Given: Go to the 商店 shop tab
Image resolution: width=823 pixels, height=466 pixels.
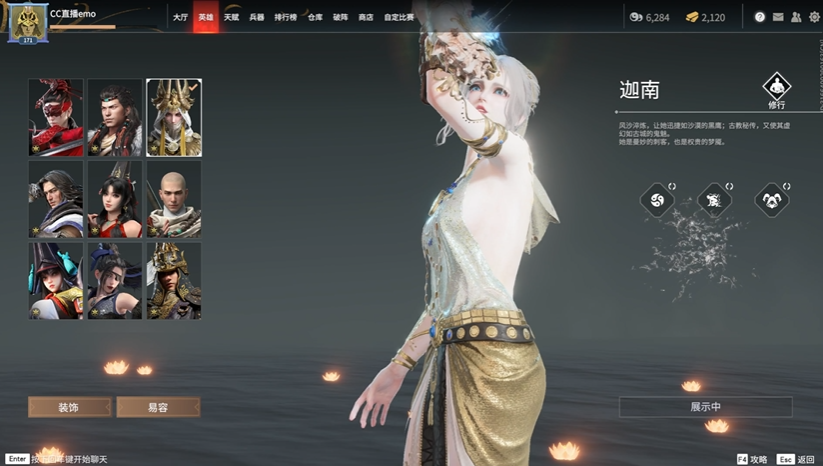Looking at the screenshot, I should coord(365,17).
